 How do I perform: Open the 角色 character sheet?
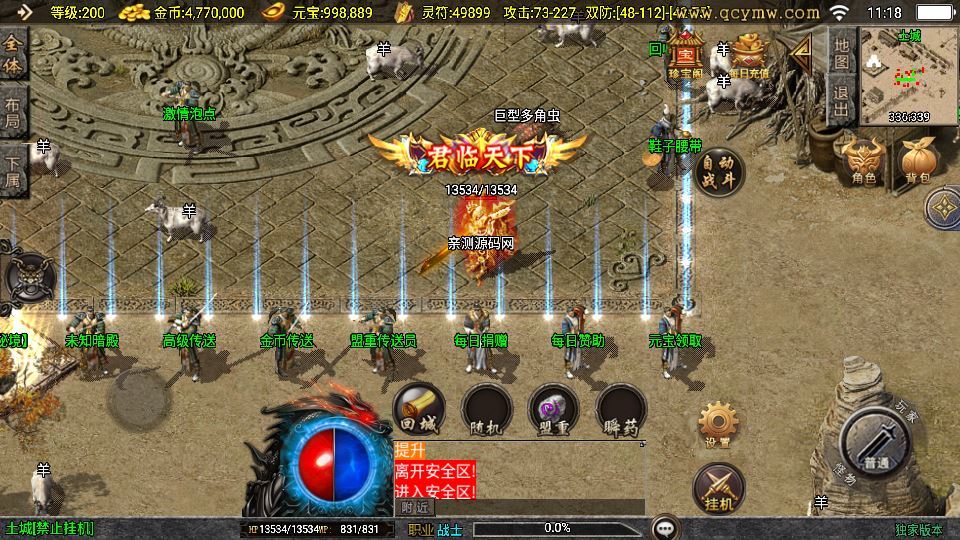[863, 162]
